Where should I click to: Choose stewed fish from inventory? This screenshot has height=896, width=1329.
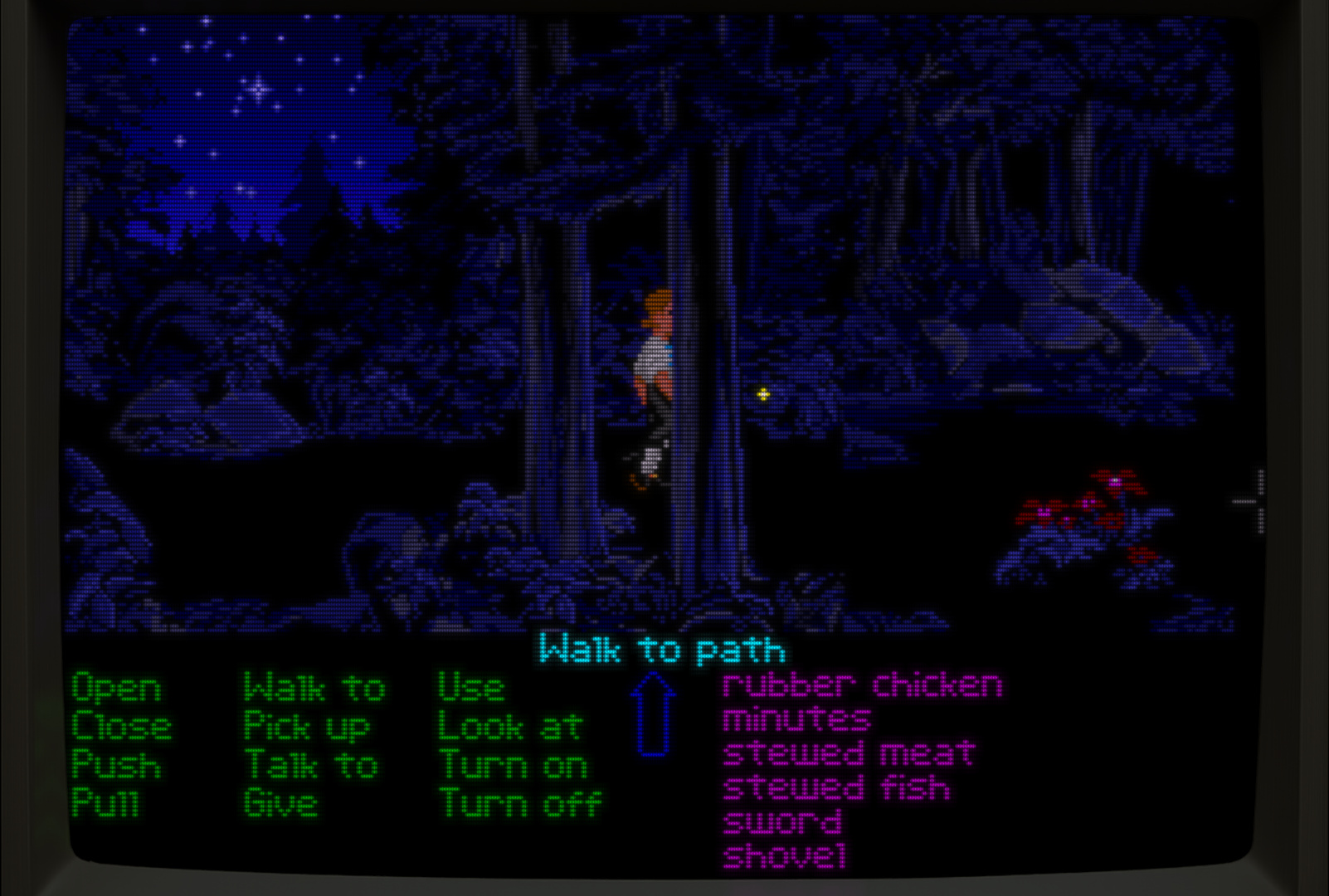pos(836,787)
